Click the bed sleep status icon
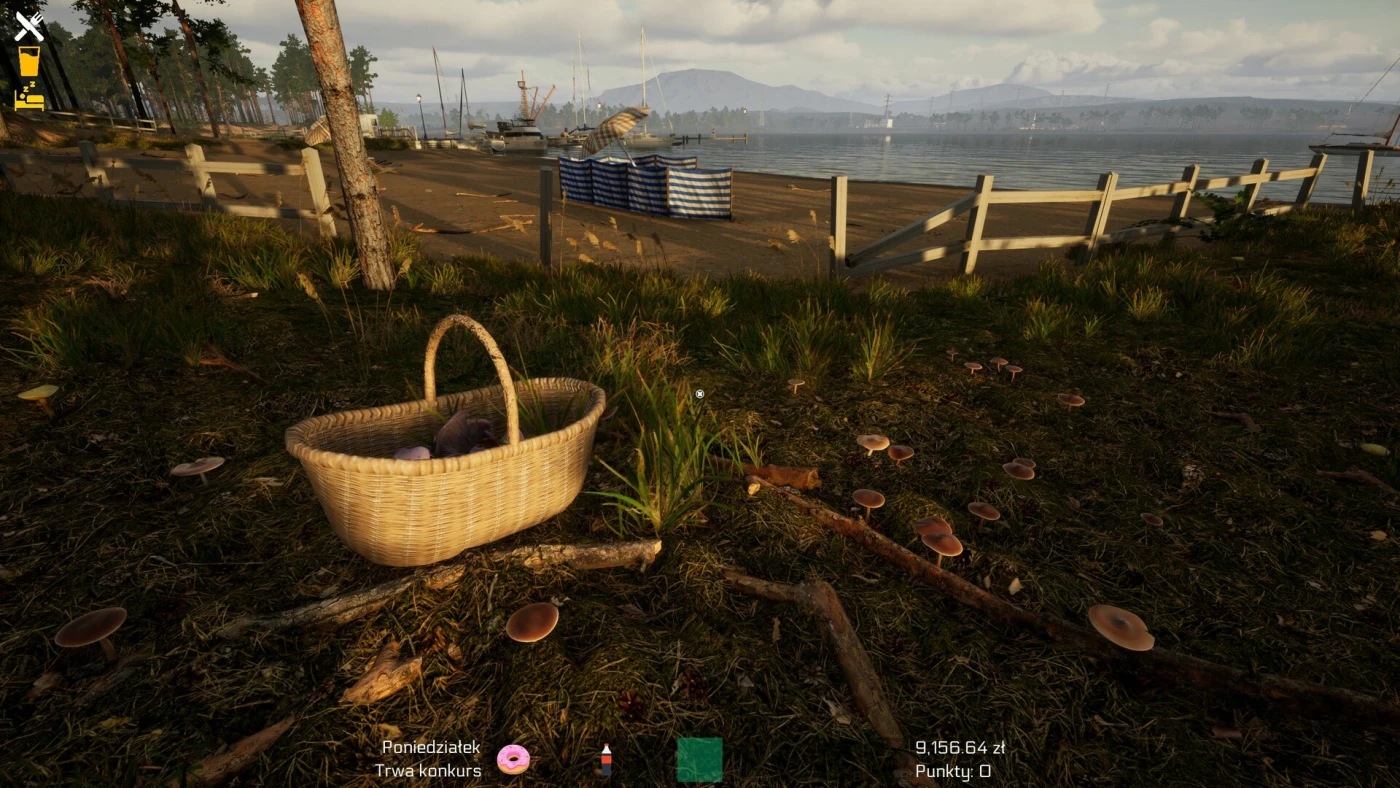The height and width of the screenshot is (788, 1400). [x=29, y=96]
